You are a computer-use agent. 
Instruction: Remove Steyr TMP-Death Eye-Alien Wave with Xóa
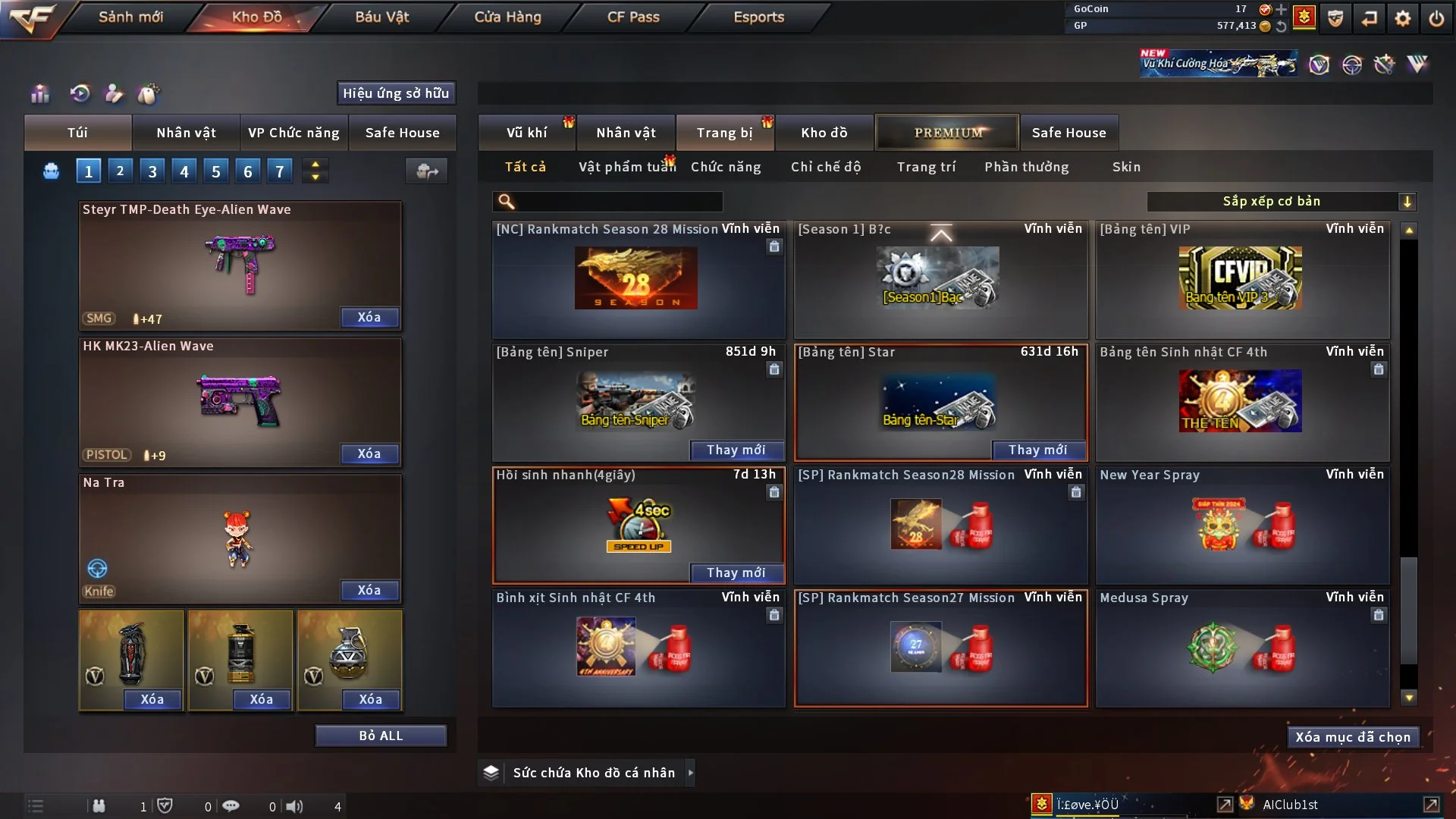pos(369,317)
